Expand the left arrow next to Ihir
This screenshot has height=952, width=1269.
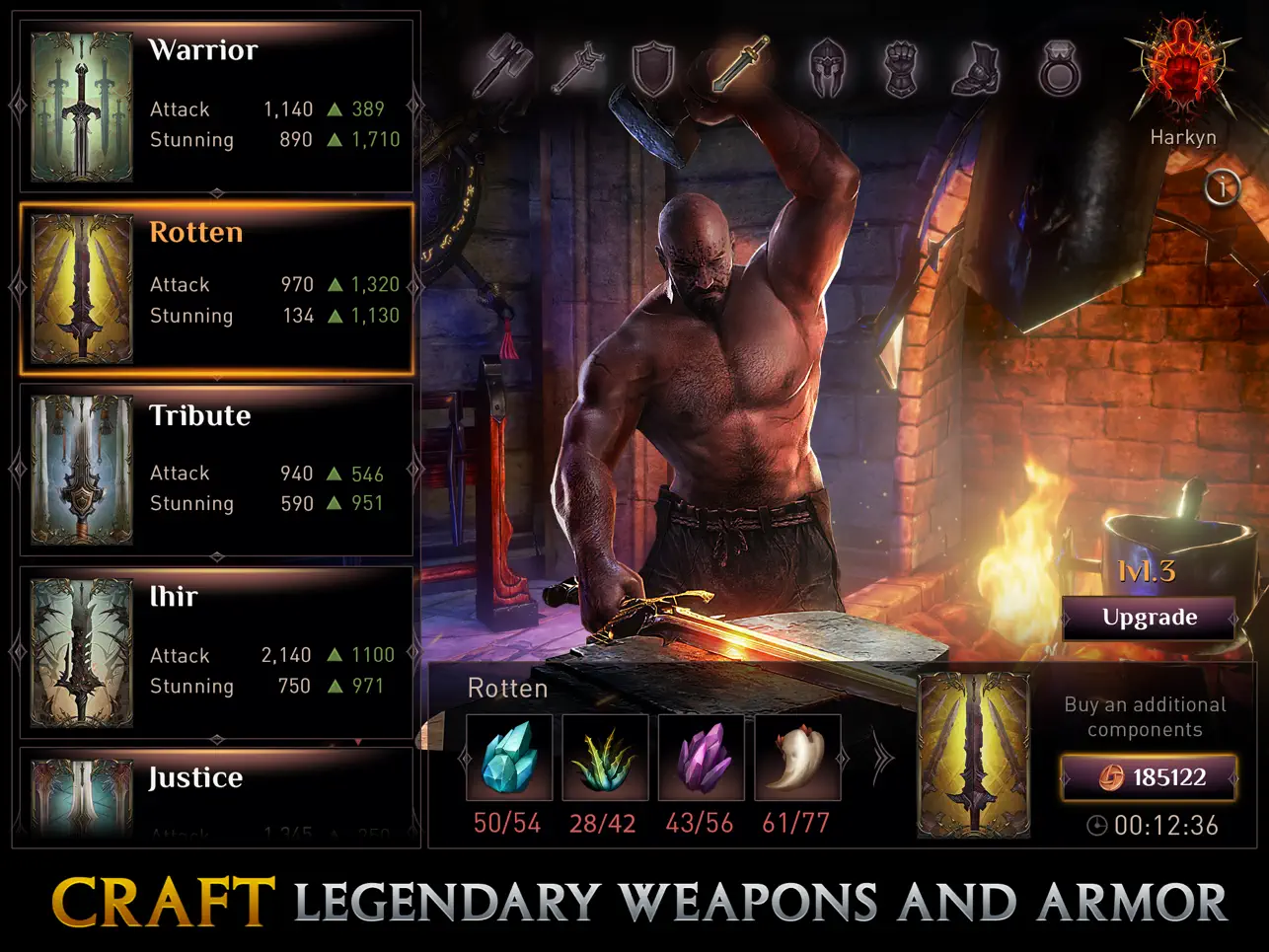(16, 649)
